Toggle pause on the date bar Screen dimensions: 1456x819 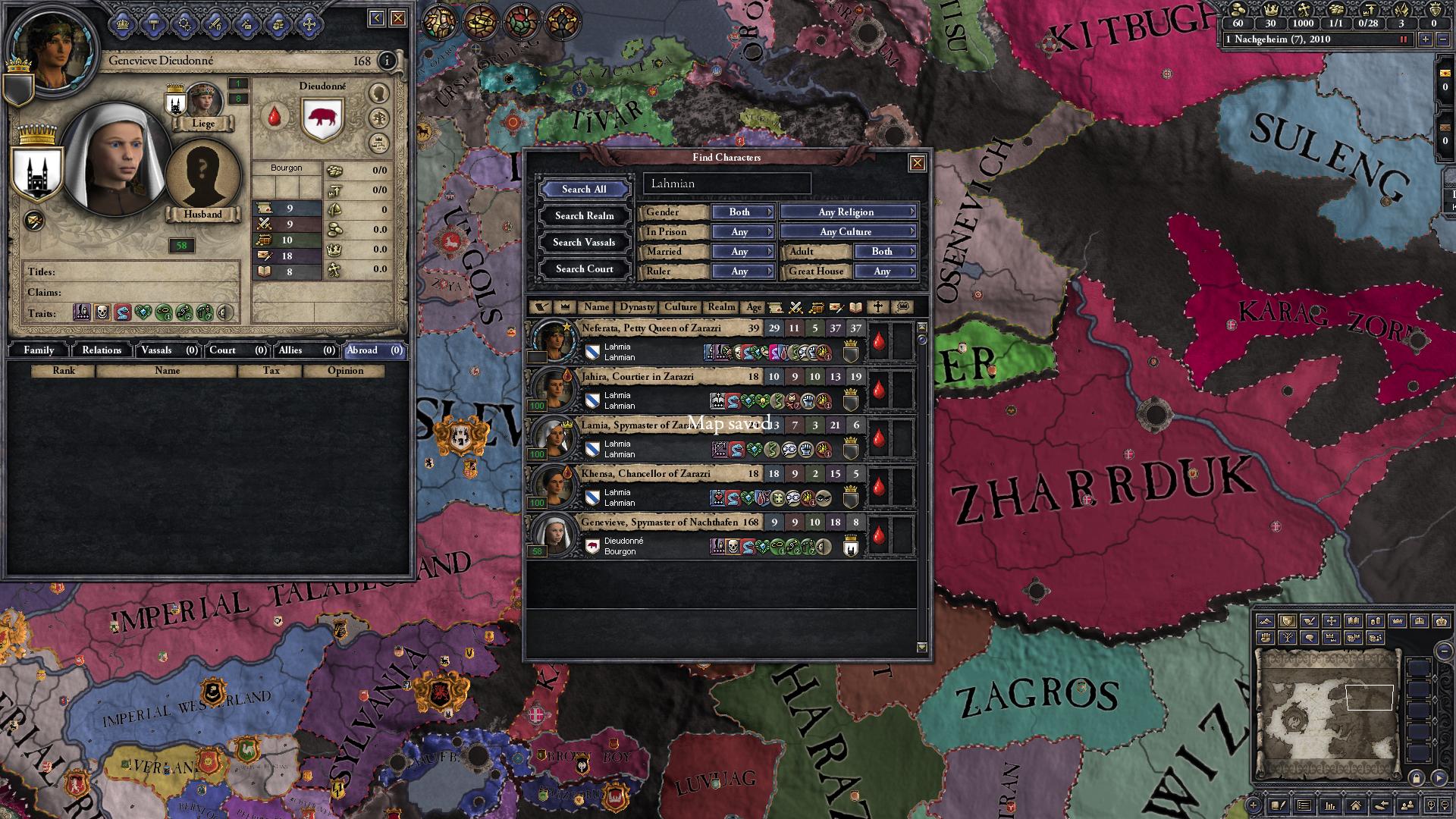coord(1404,39)
